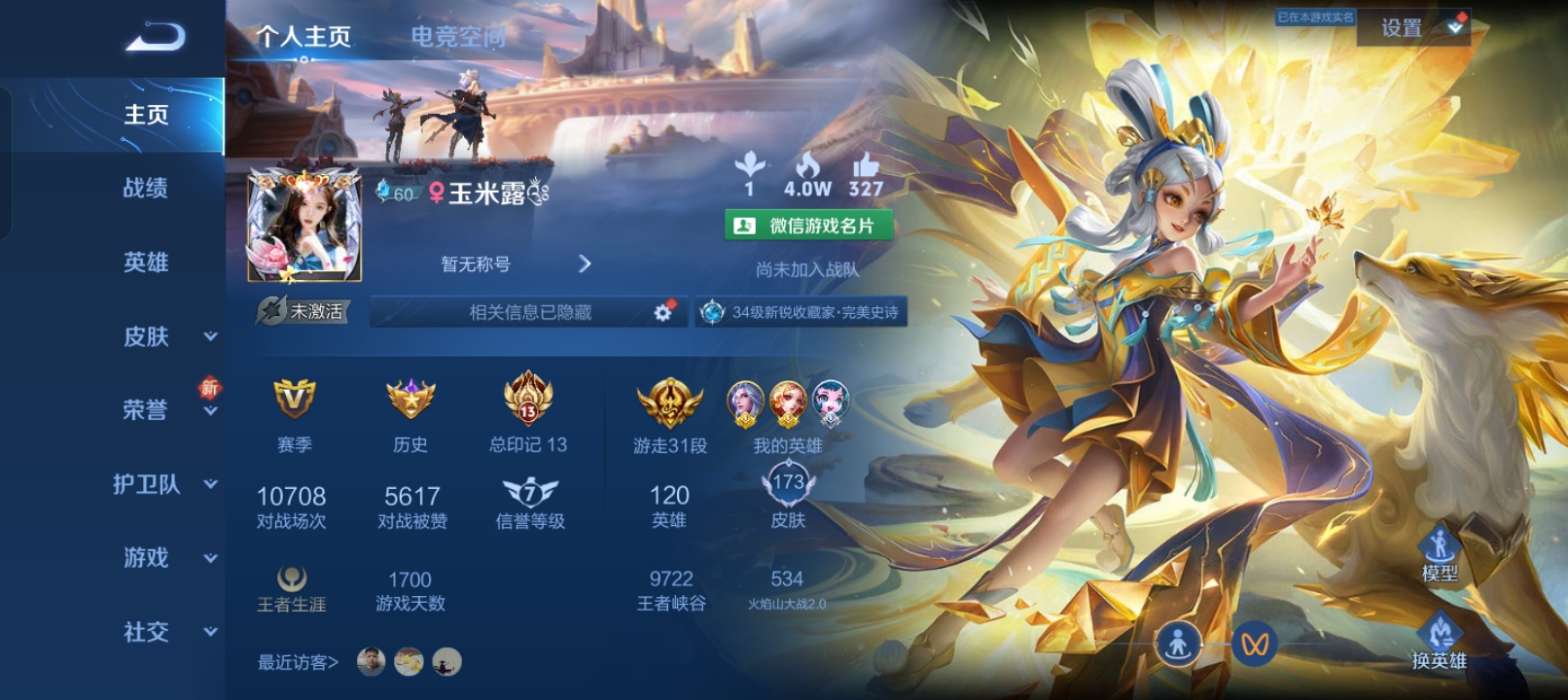View a recent visitor avatar near 最近访客
The width and height of the screenshot is (1568, 700).
(x=371, y=661)
